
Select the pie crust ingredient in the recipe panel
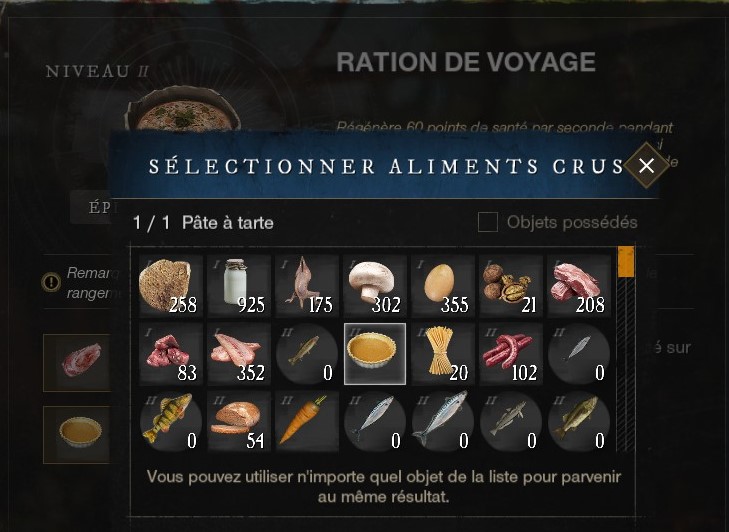click(78, 432)
